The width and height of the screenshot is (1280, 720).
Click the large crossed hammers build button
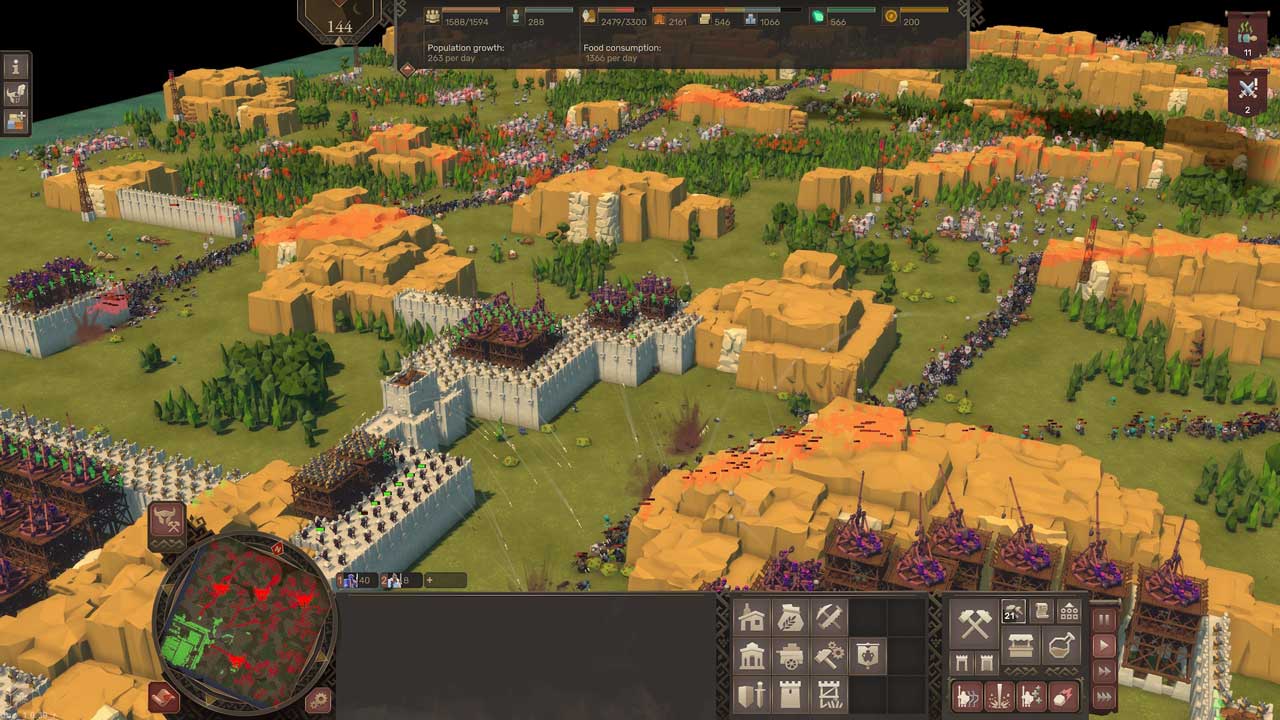[974, 624]
